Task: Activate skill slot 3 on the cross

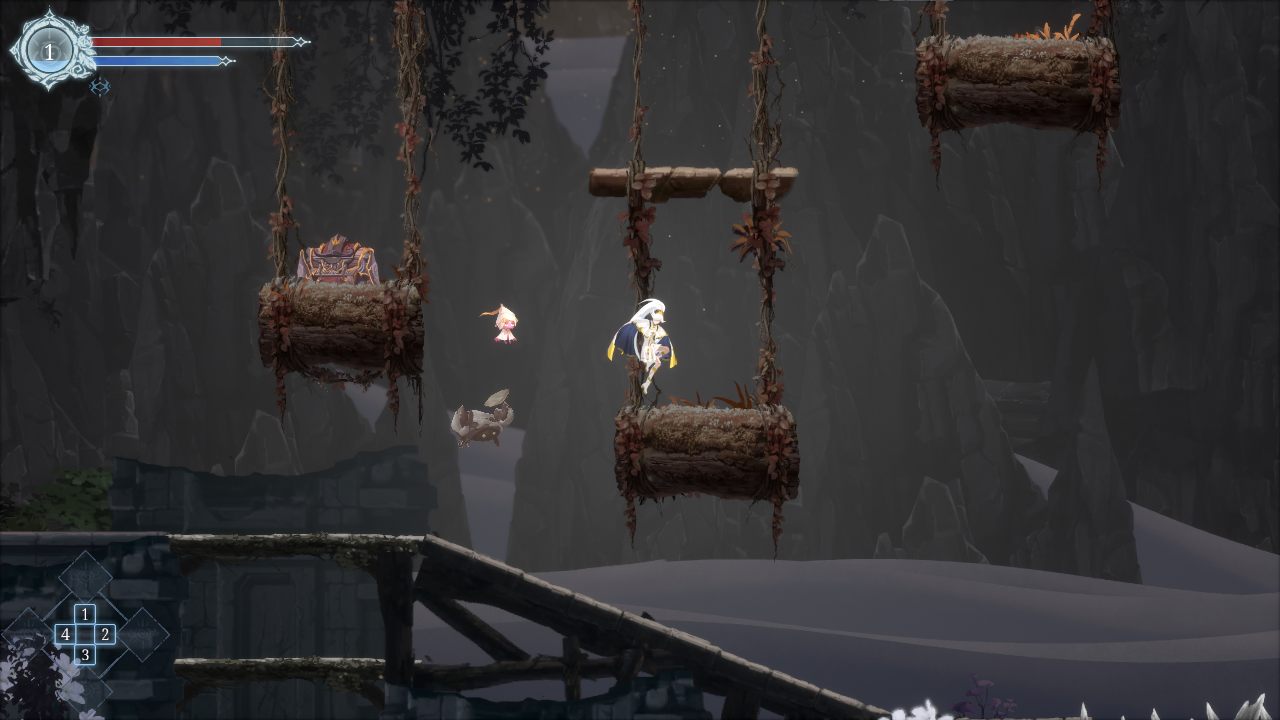Action: pyautogui.click(x=85, y=655)
